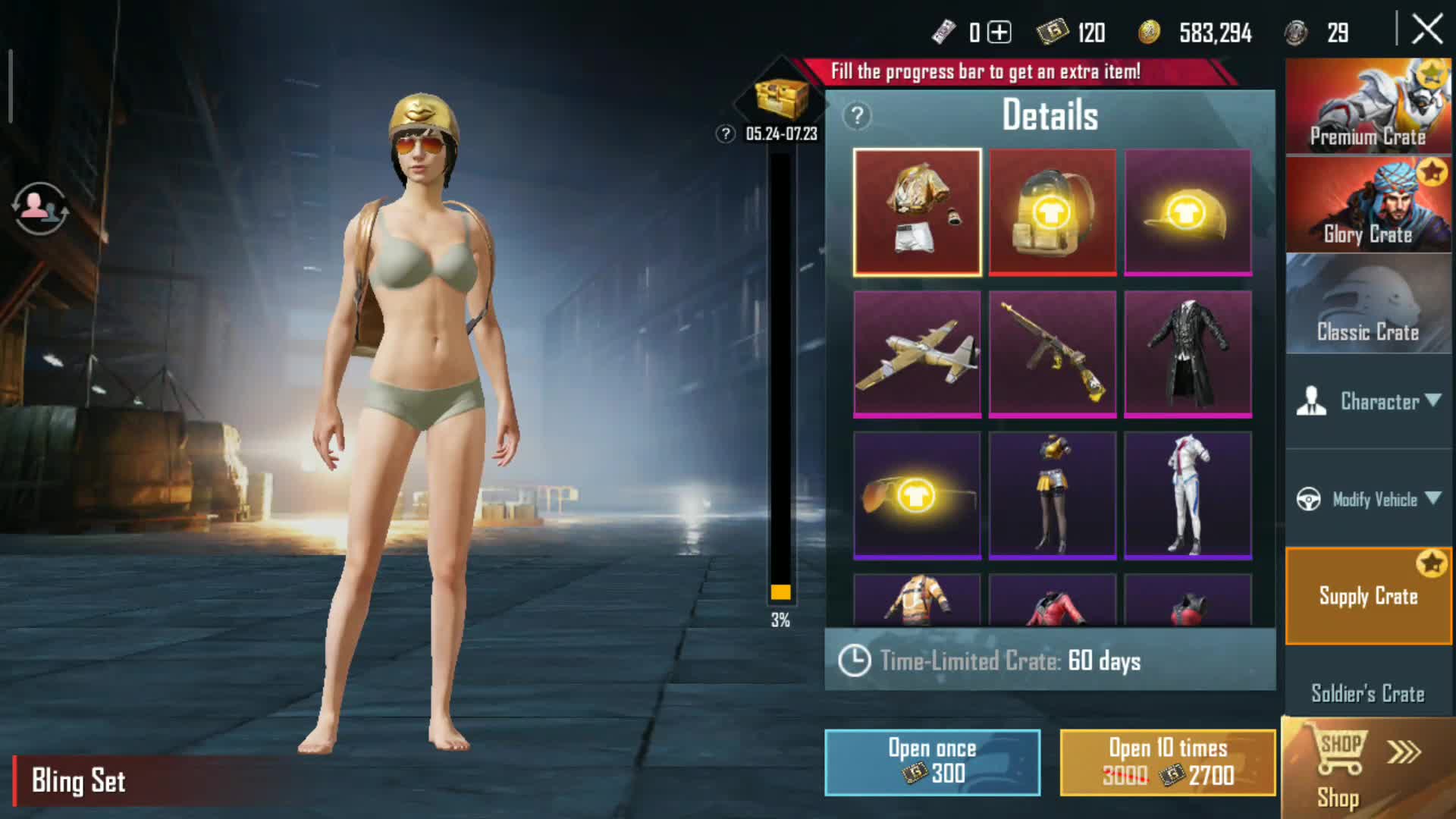The height and width of the screenshot is (819, 1456).
Task: Select the gold airplane skin tile
Action: 917,354
